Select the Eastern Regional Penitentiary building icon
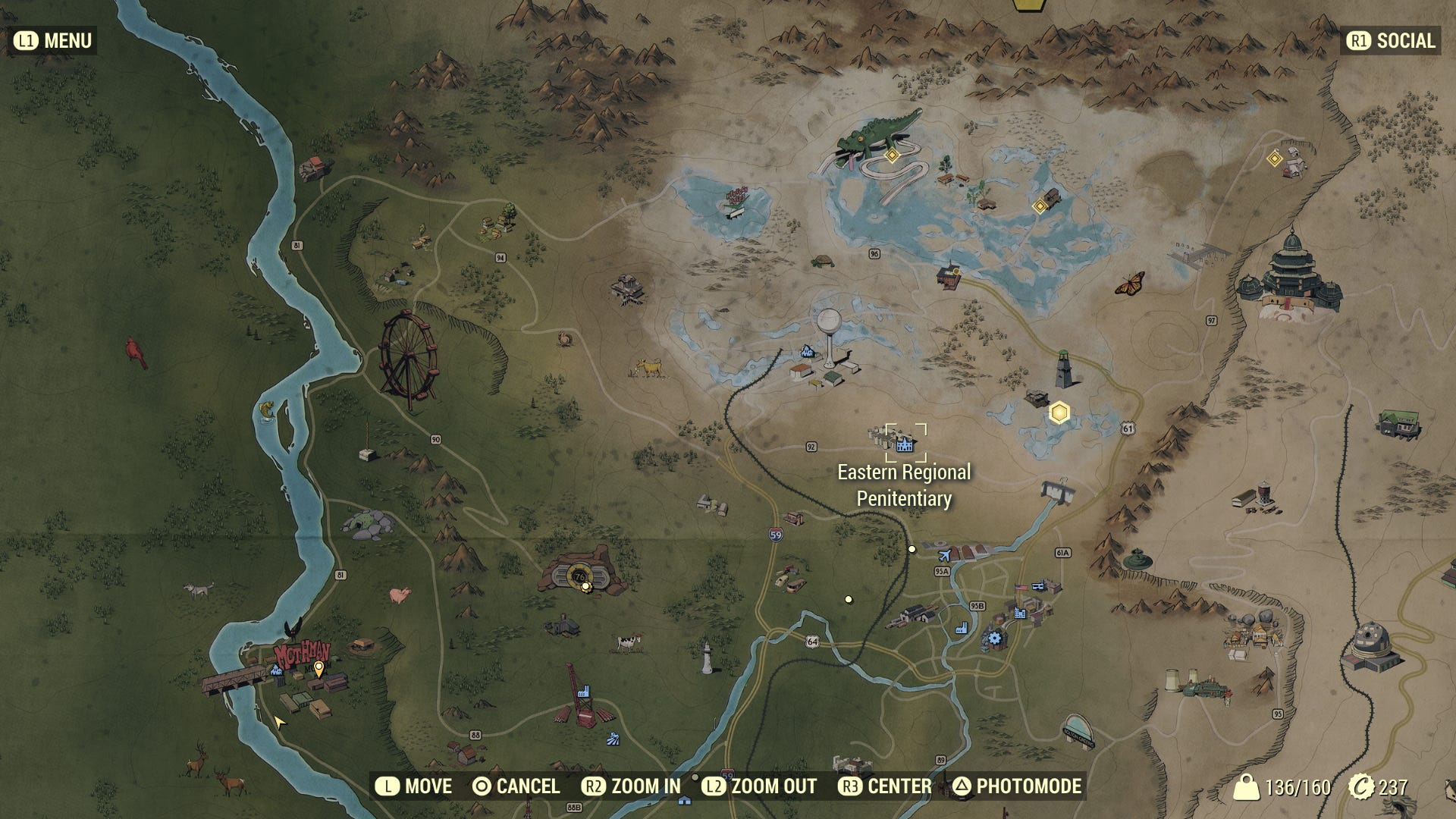Screen dimensions: 1456x819 tap(904, 444)
